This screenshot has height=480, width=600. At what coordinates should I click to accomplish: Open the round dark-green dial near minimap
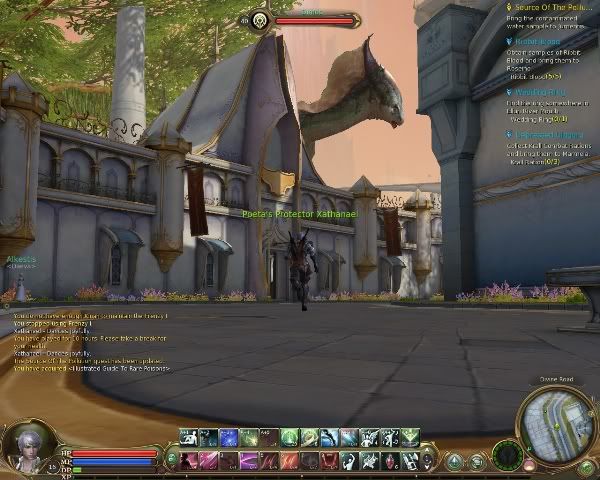coord(507,456)
